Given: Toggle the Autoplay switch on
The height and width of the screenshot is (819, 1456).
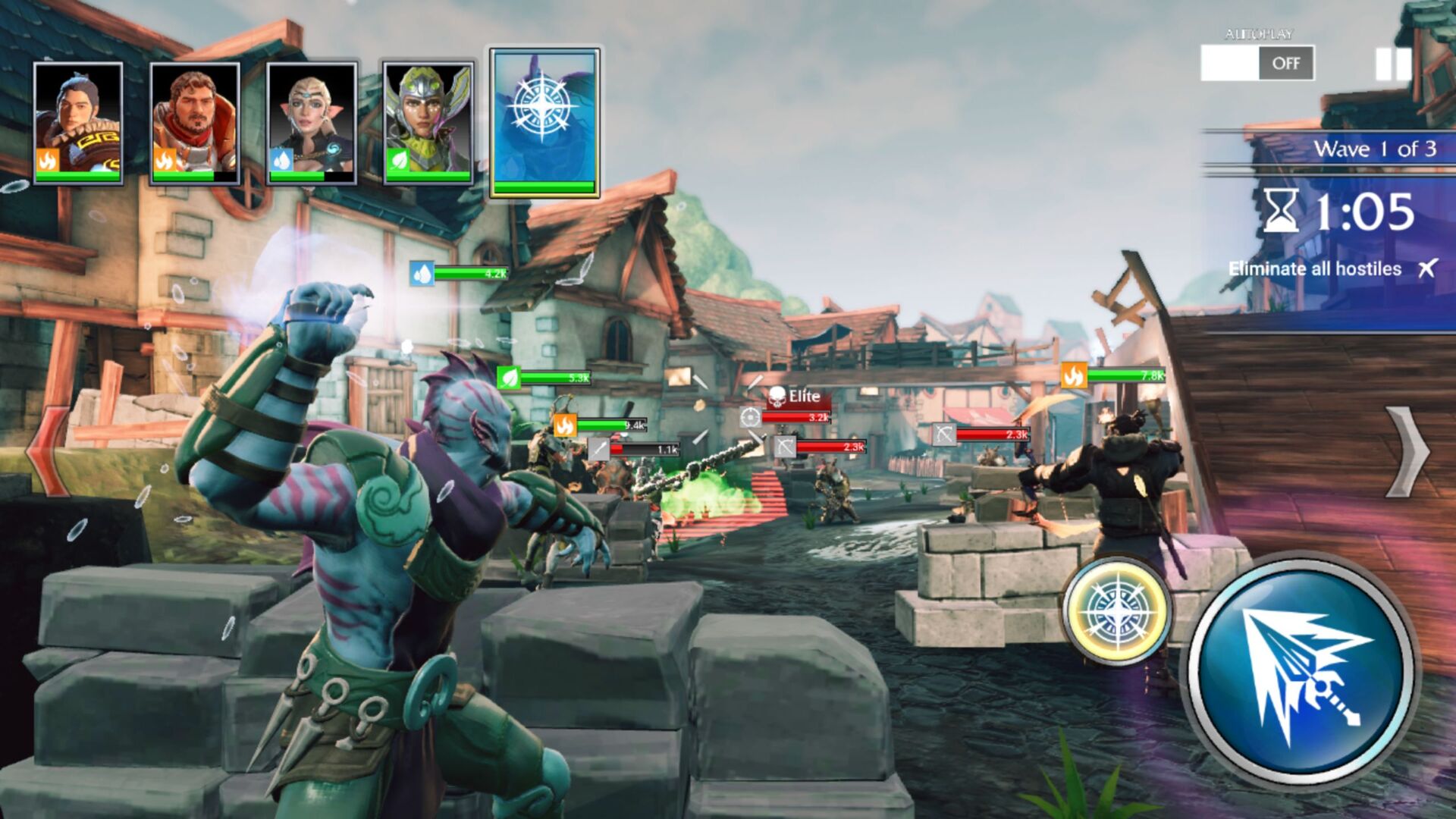Looking at the screenshot, I should 1257,63.
